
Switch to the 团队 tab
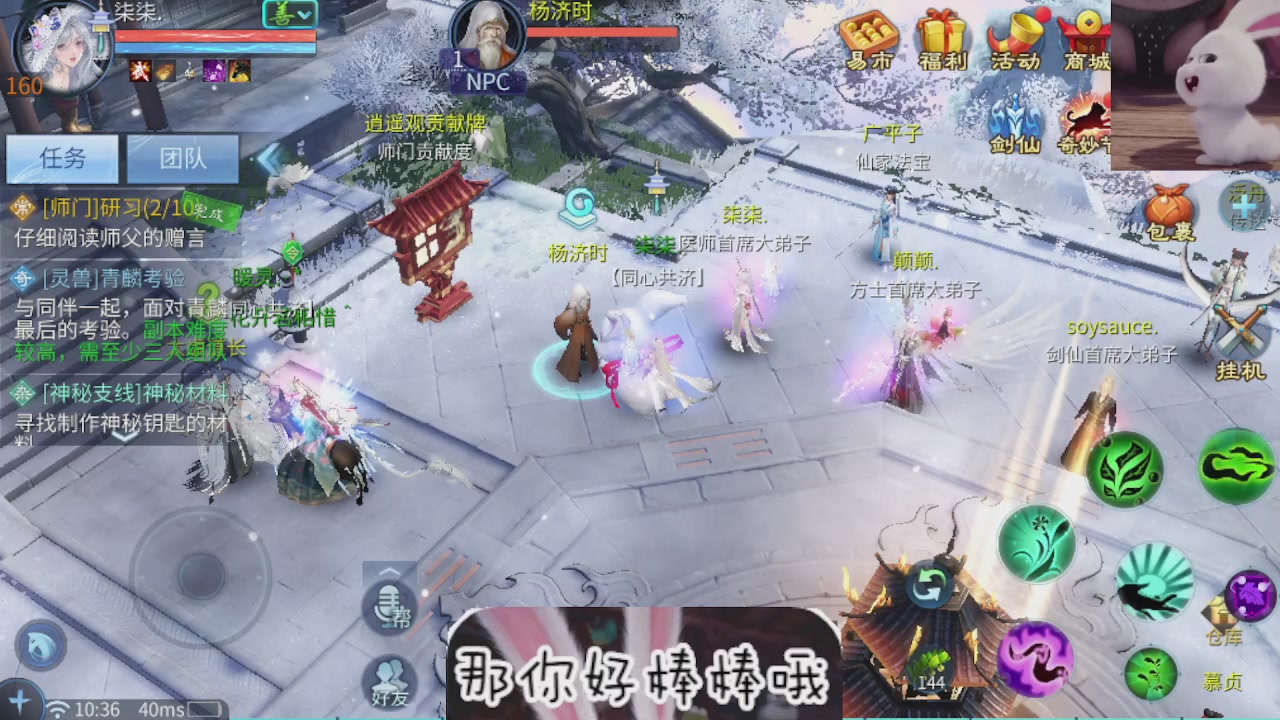[183, 160]
